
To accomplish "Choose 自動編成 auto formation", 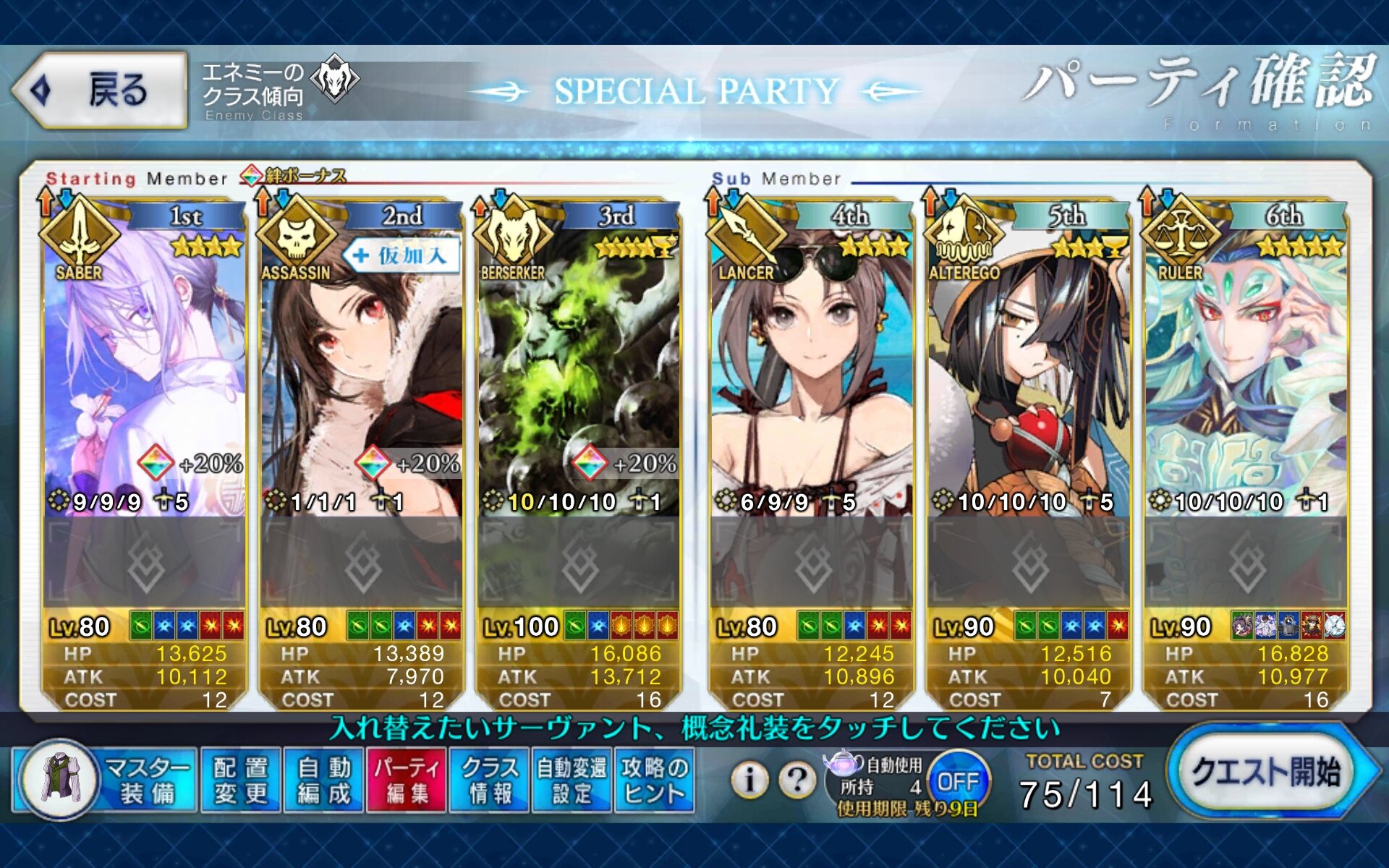I will [323, 780].
